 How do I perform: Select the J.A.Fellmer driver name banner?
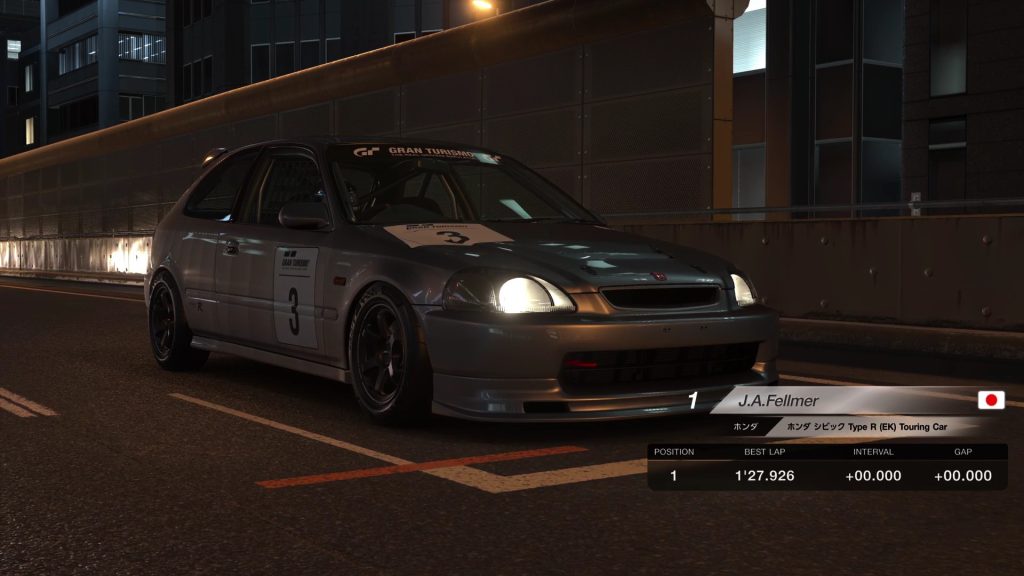779,401
